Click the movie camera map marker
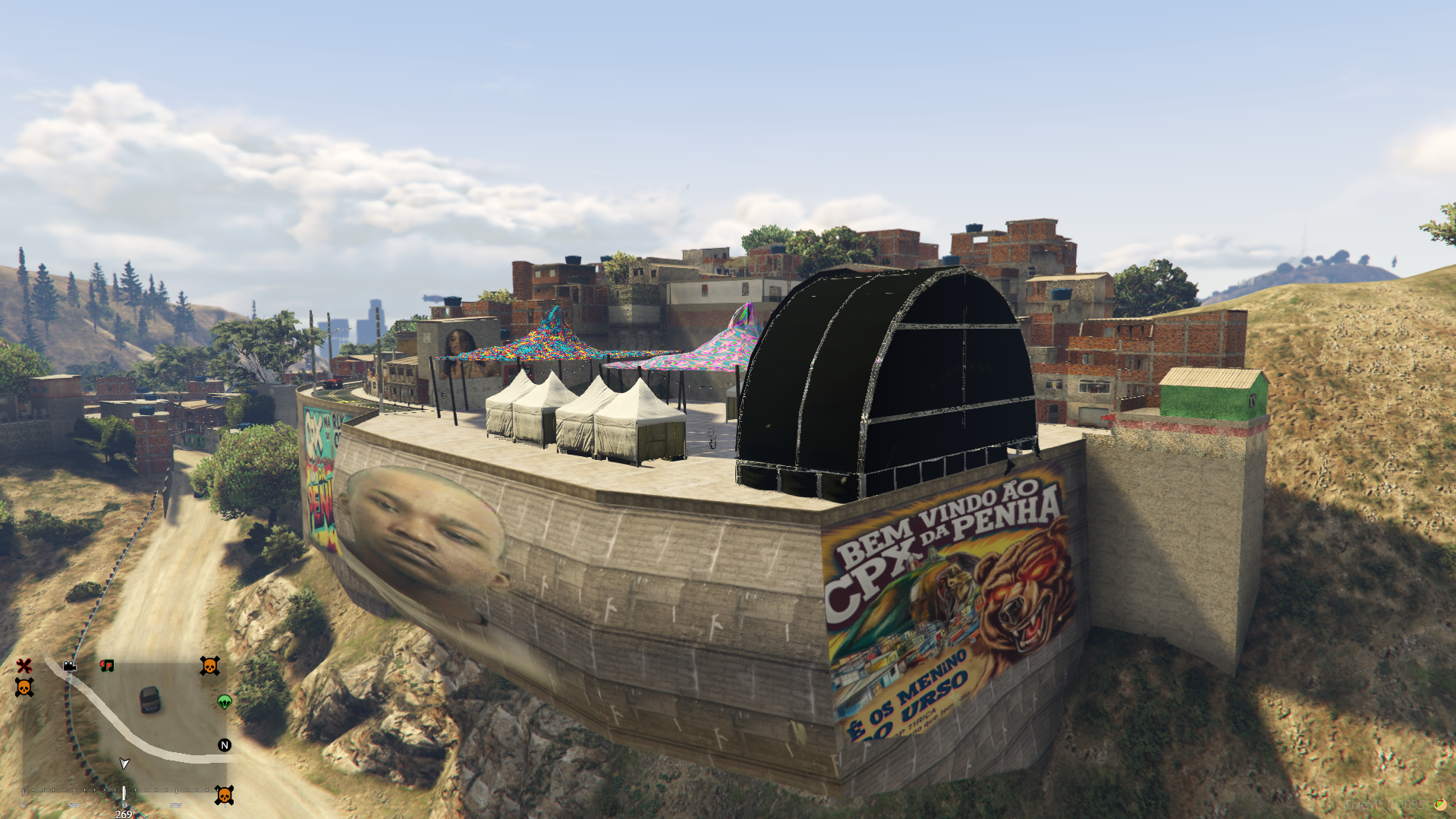1456x819 pixels. pos(70,666)
